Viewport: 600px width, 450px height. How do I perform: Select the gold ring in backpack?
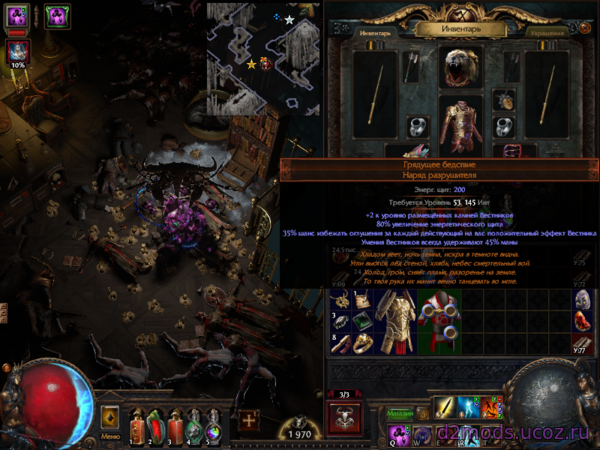(x=362, y=342)
